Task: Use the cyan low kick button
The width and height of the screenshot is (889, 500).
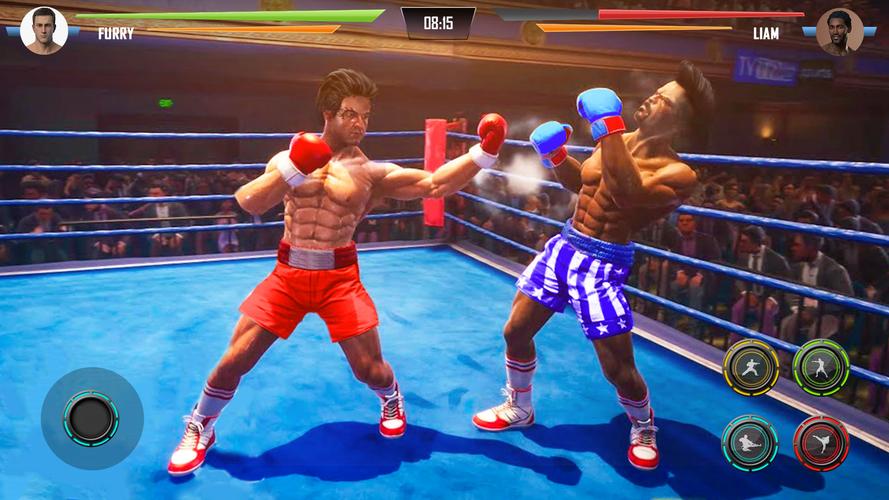Action: (750, 442)
